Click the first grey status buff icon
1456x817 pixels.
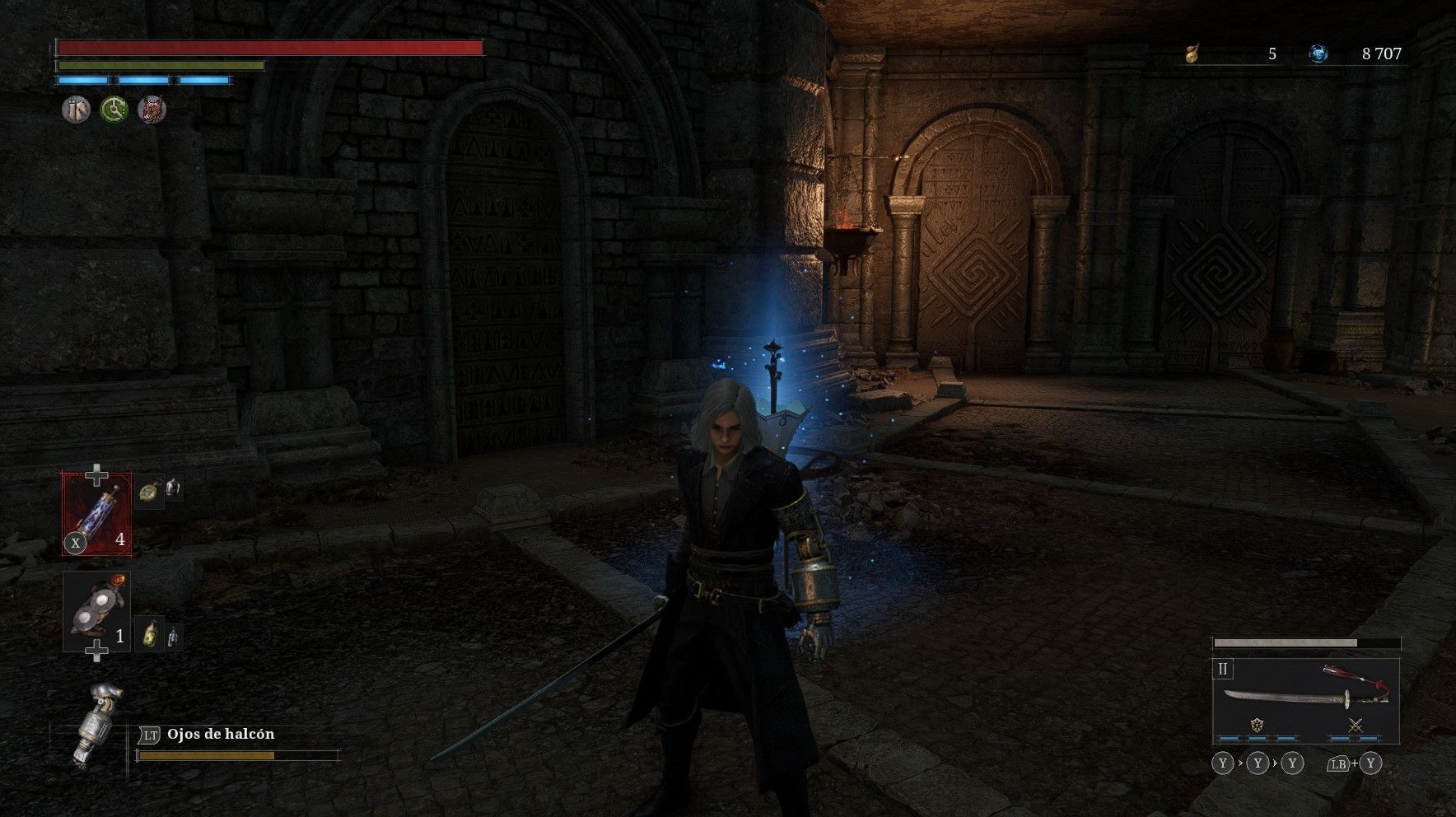77,109
